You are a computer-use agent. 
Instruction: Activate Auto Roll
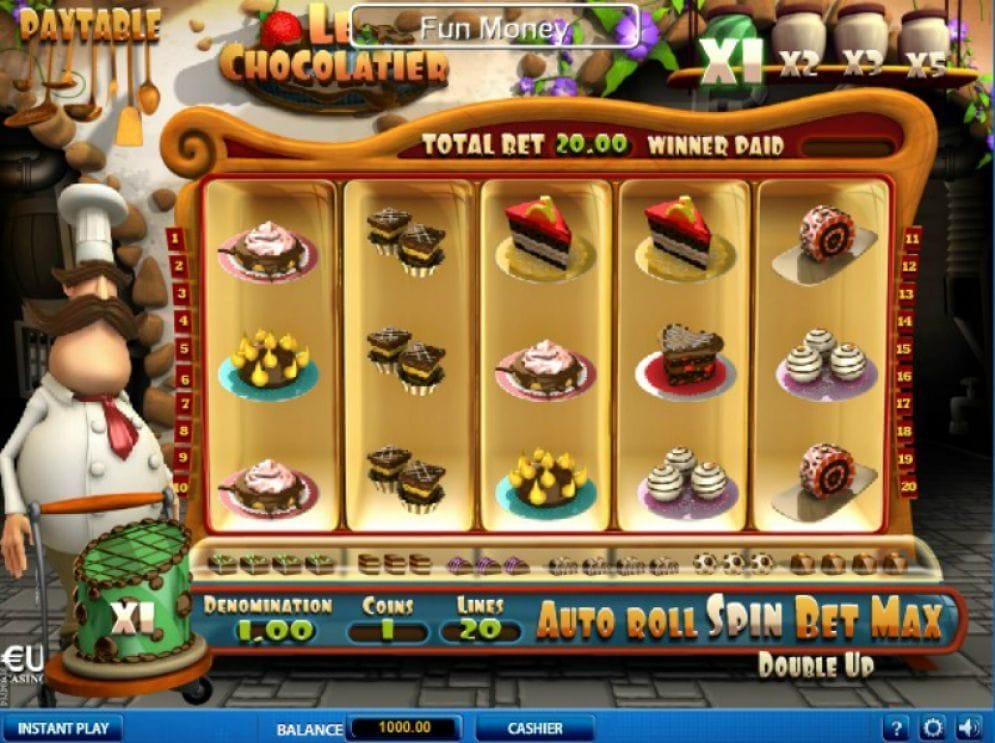(619, 621)
